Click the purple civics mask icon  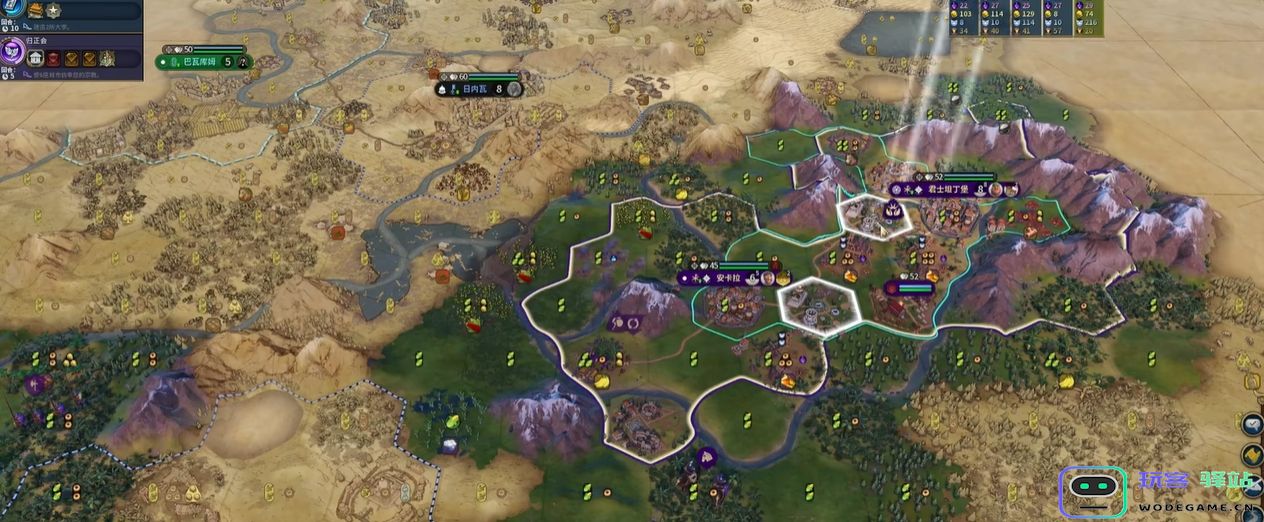pos(12,52)
